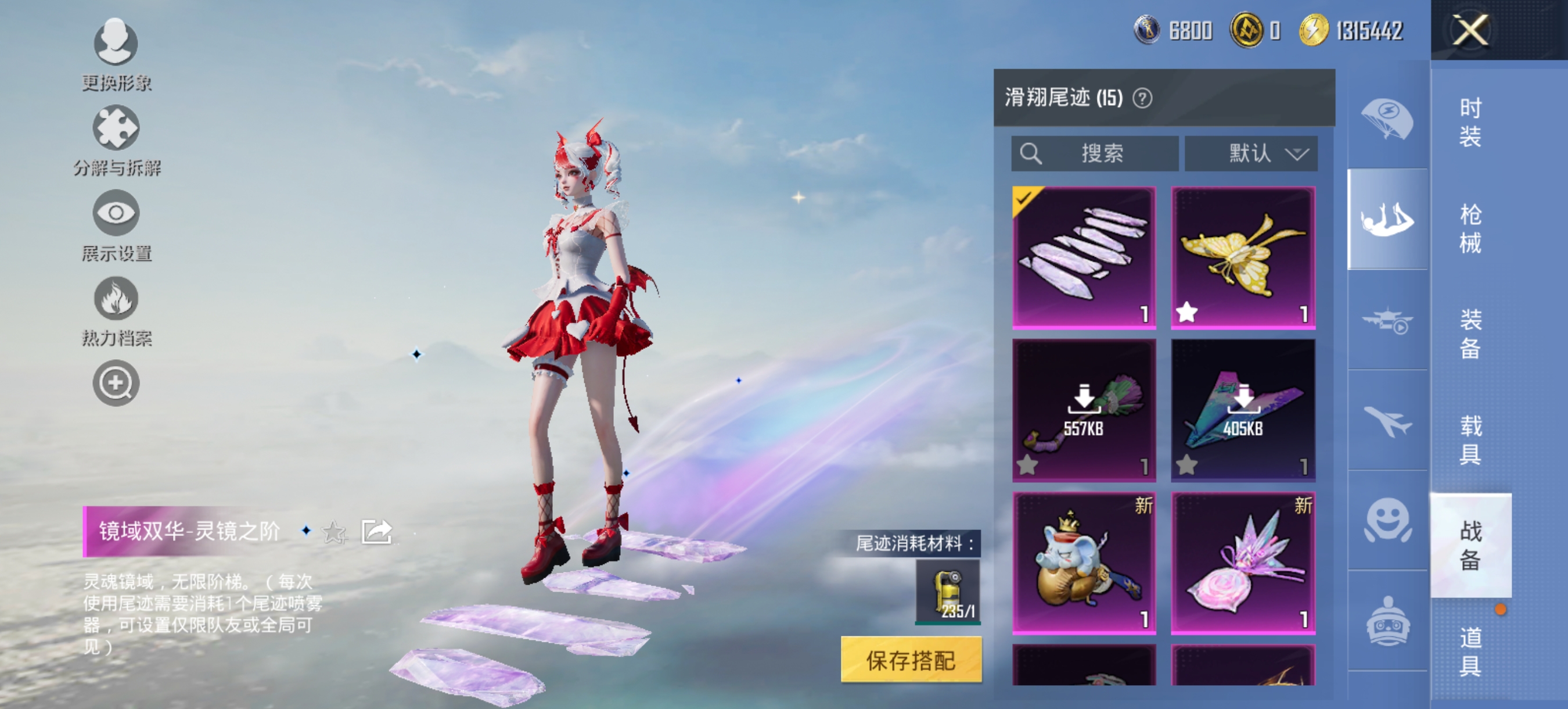Viewport: 1568px width, 709px height.
Task: Favorite the 镜域双华-灵镜之阶 outfit star
Action: [x=333, y=532]
